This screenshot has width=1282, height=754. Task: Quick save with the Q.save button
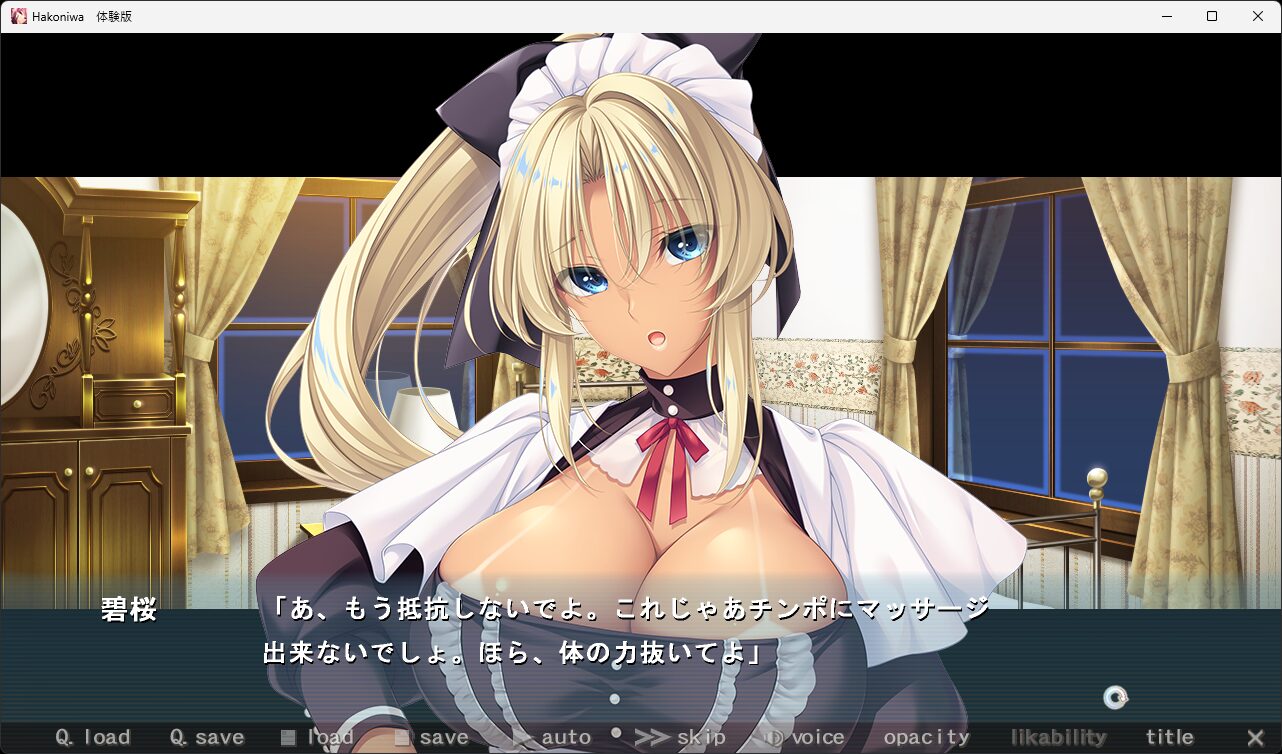tap(207, 738)
